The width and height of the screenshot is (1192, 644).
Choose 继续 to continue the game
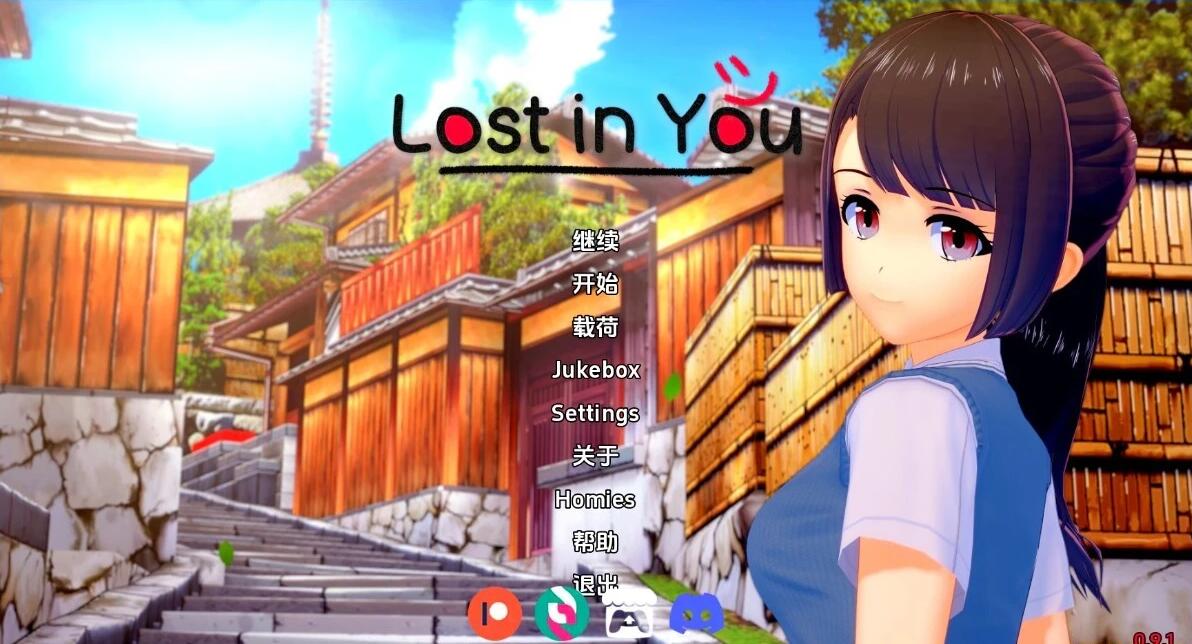click(x=595, y=241)
